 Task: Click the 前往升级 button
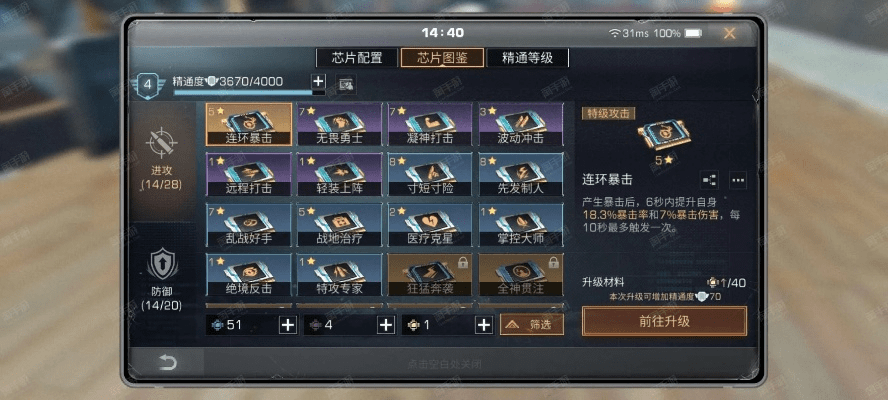click(x=664, y=321)
